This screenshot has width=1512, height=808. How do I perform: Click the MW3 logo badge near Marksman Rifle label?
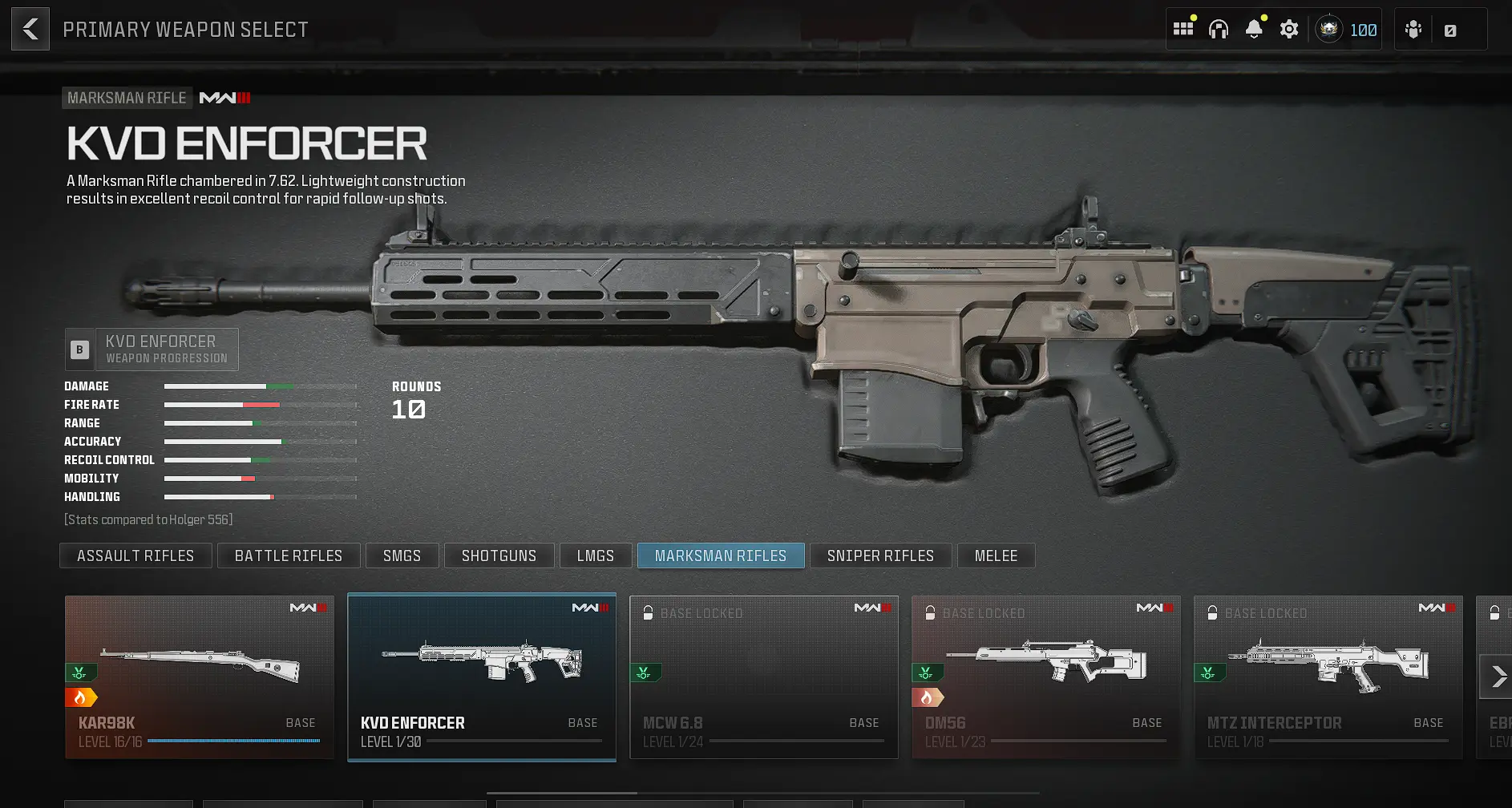click(225, 97)
